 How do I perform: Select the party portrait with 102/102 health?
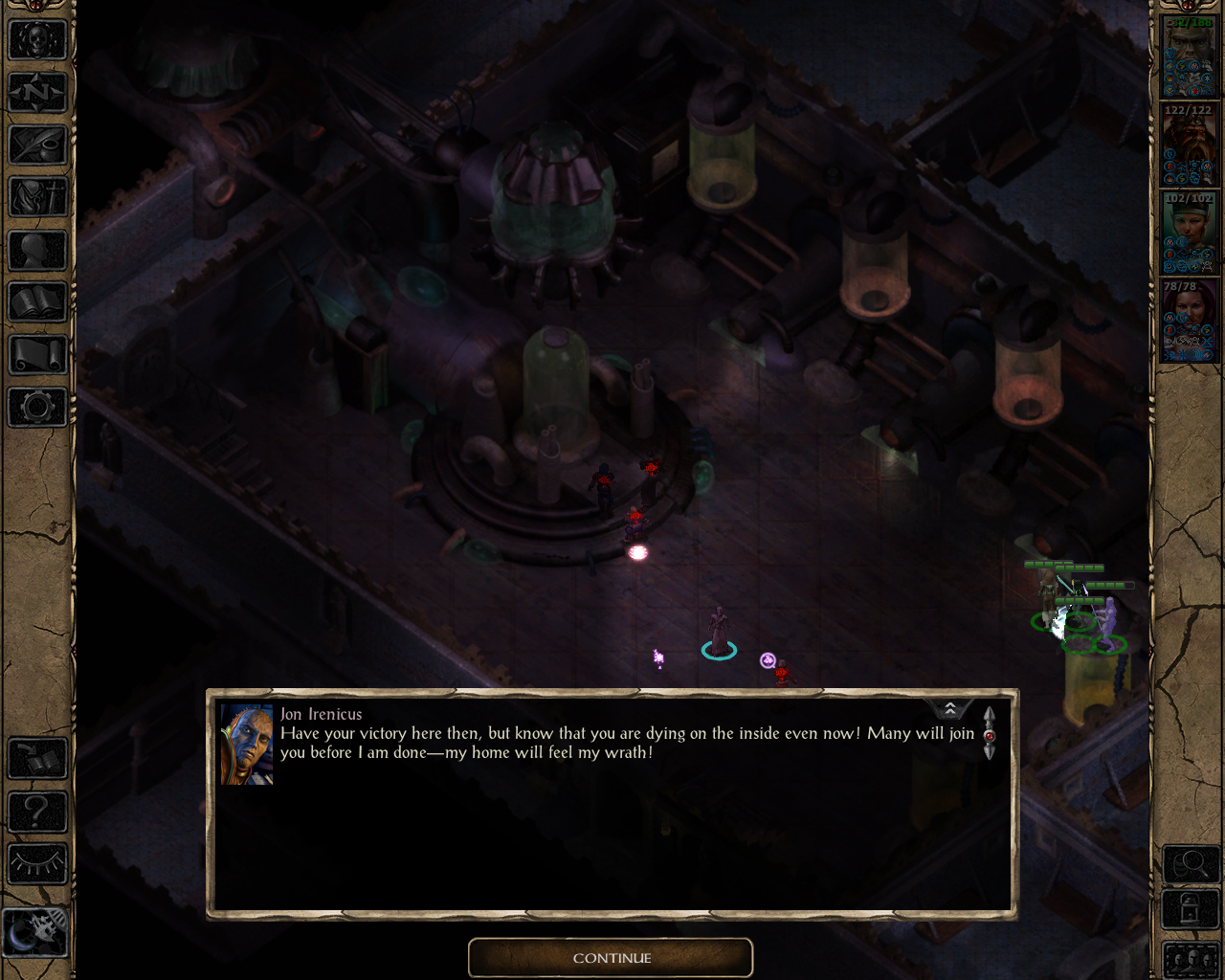tap(1189, 234)
